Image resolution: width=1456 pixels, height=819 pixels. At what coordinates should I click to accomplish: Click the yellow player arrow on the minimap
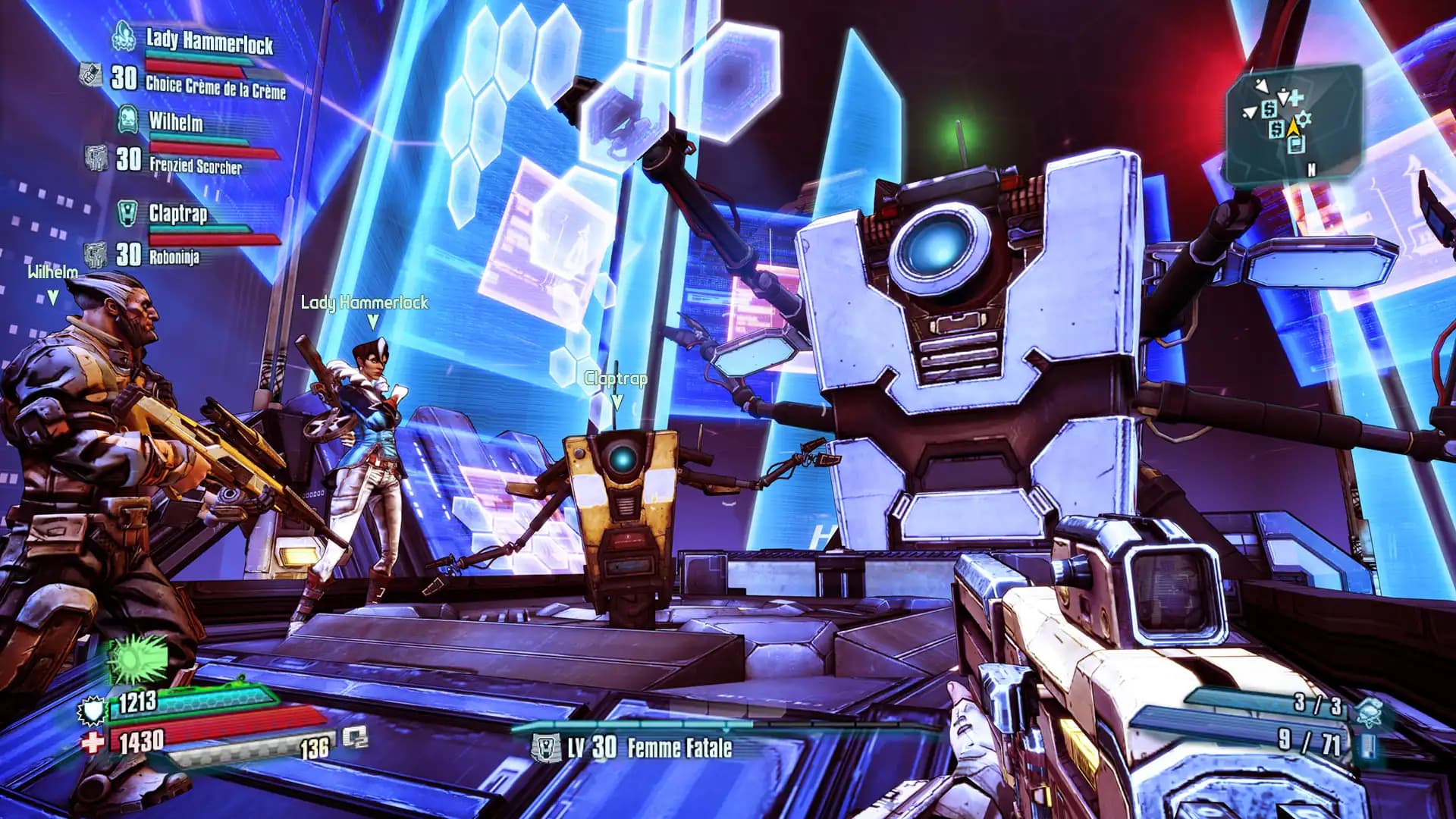pos(1294,127)
